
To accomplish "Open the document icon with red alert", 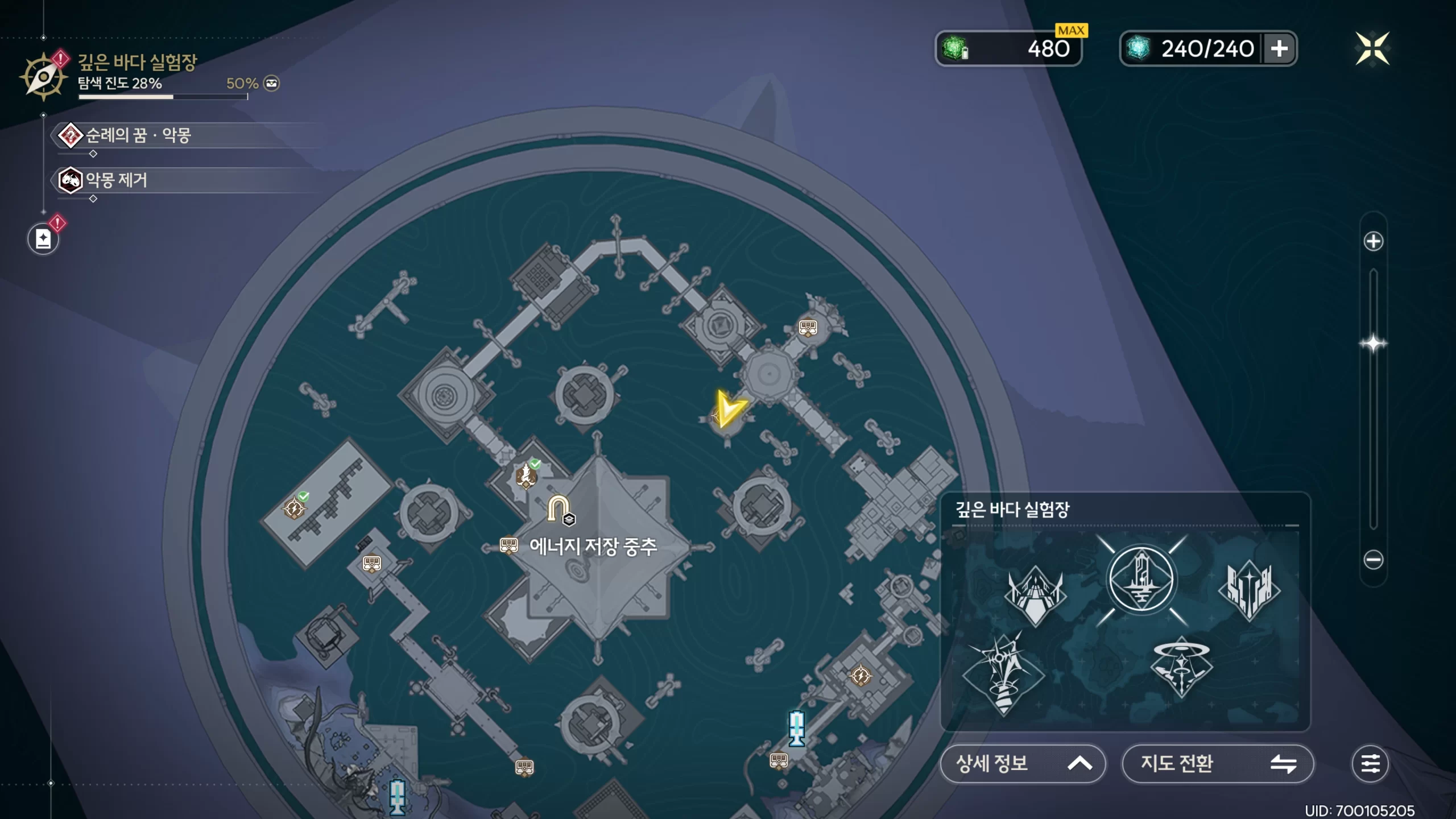I will tap(43, 239).
